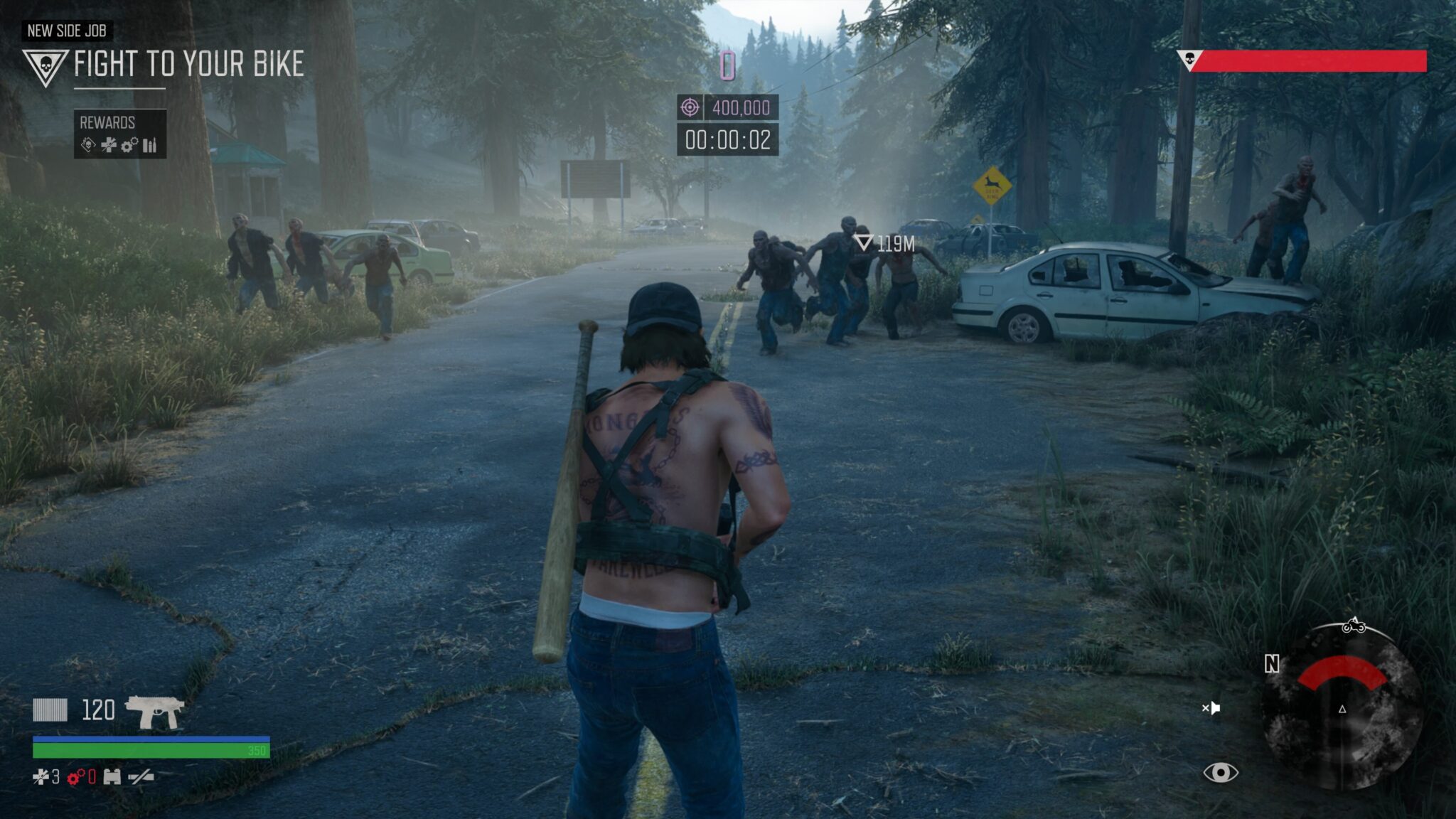Select the gears scrap reward icon
This screenshot has width=1456, height=819.
tap(129, 146)
